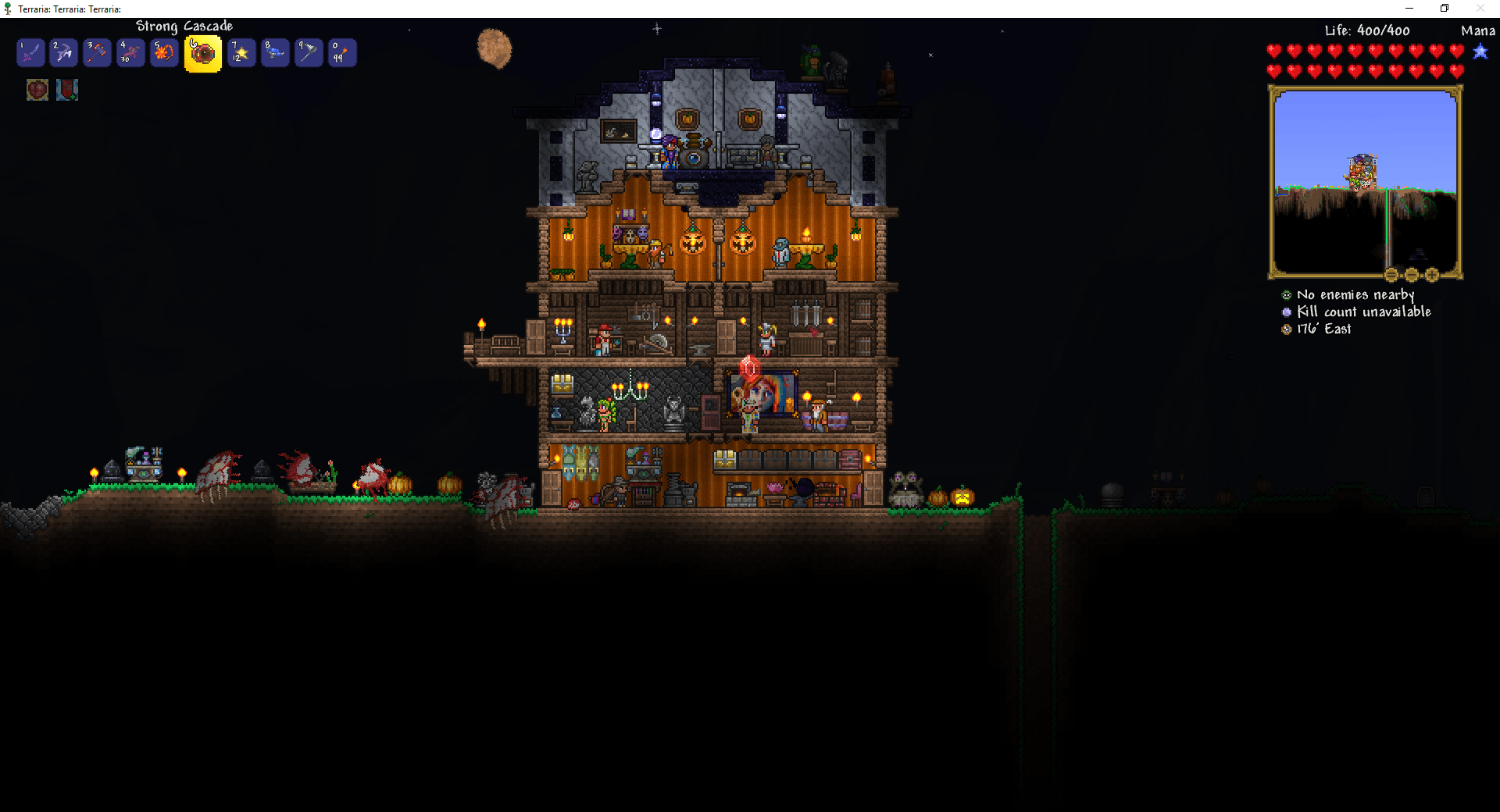Zoom out of the minimap with the minus button
Image resolution: width=1500 pixels, height=812 pixels.
click(x=1412, y=274)
